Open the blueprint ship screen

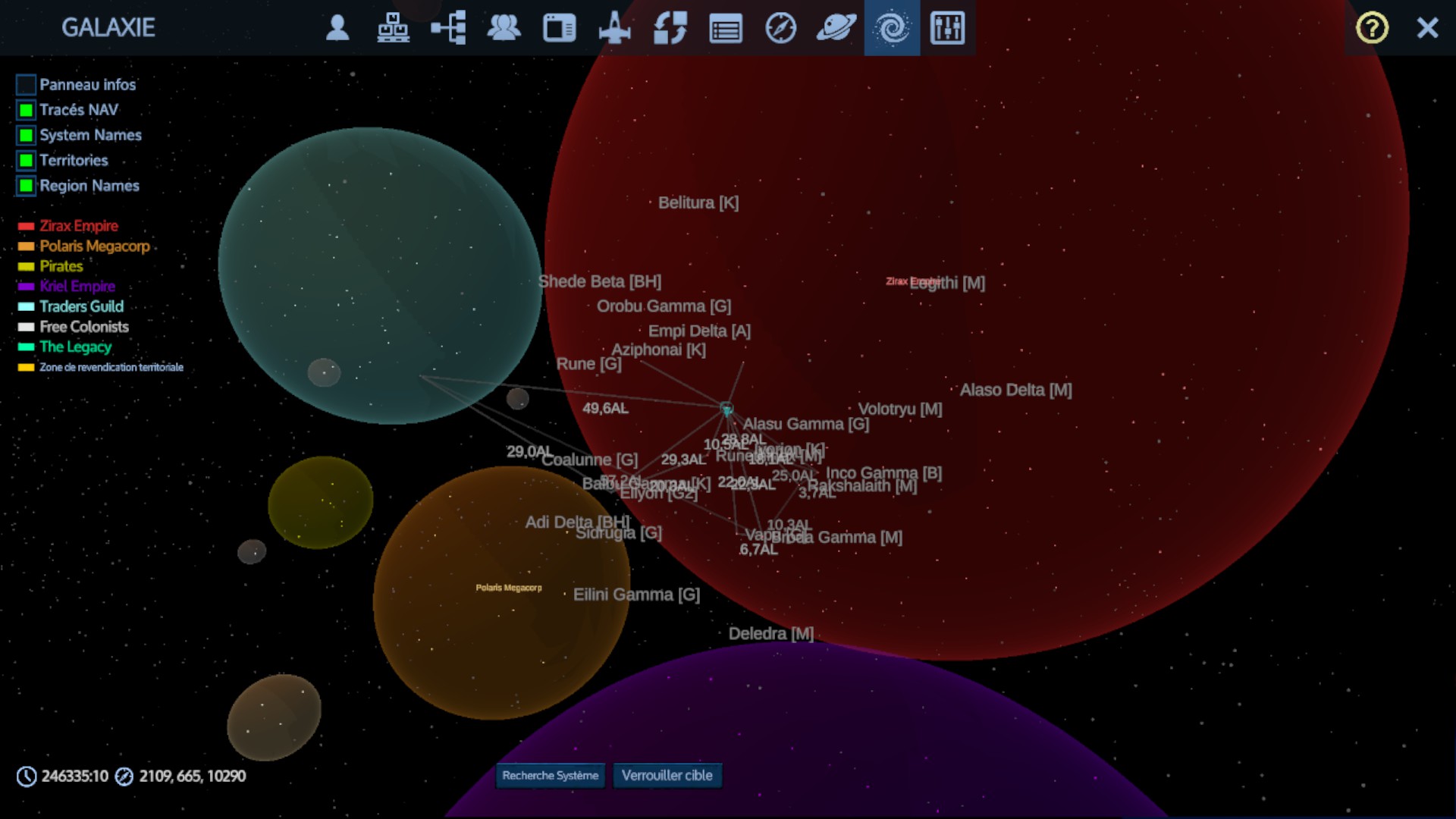615,28
